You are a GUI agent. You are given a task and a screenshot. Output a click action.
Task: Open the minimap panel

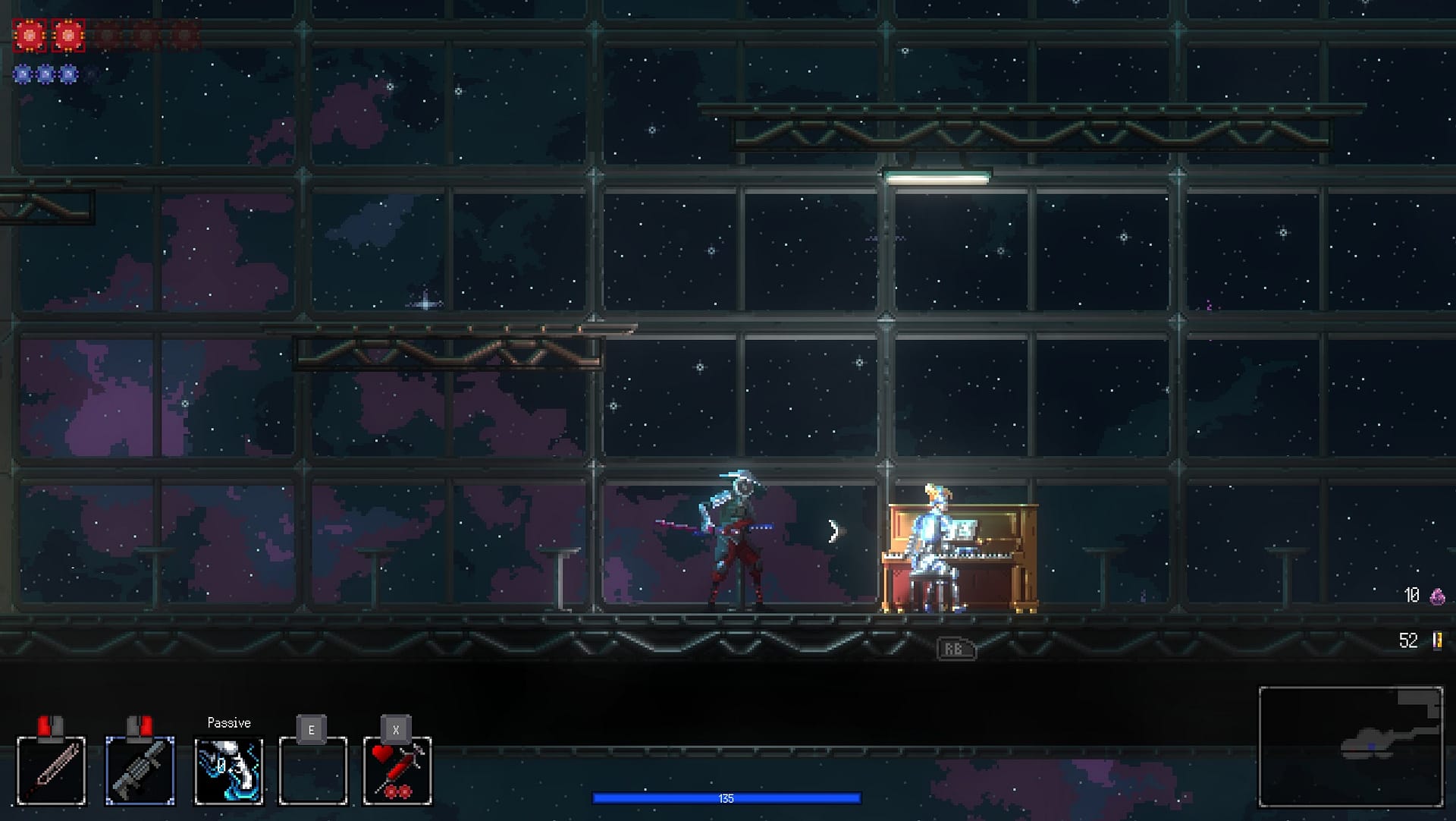[x=1351, y=747]
